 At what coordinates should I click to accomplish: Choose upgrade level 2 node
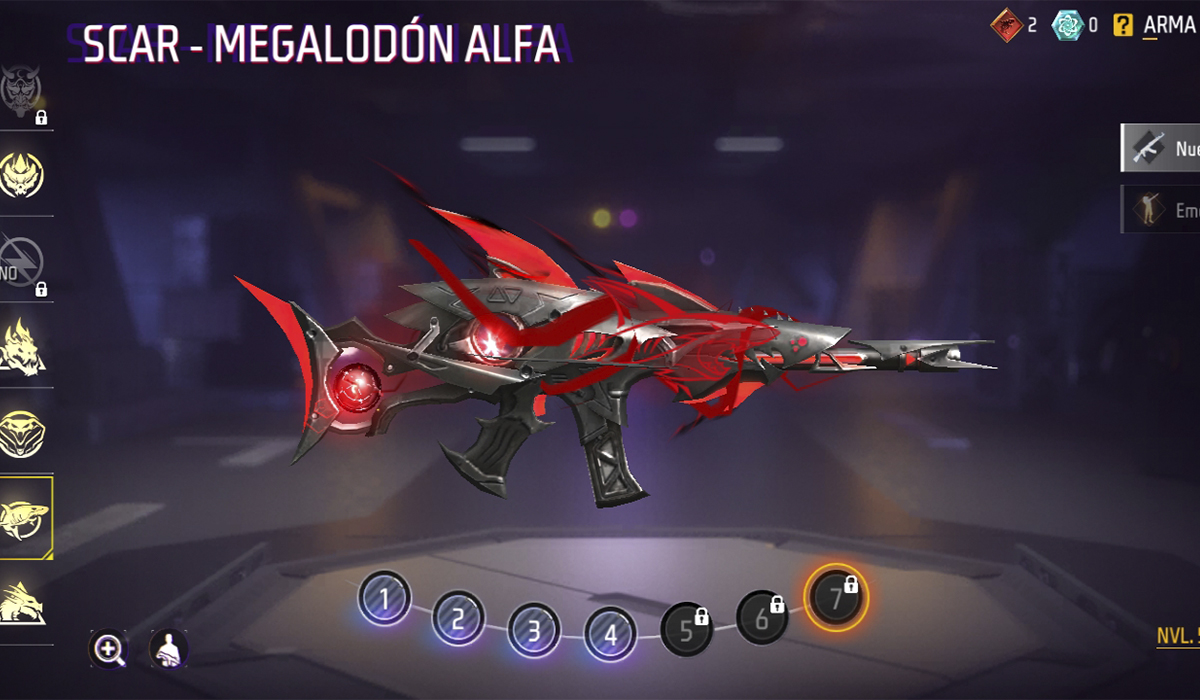(458, 620)
